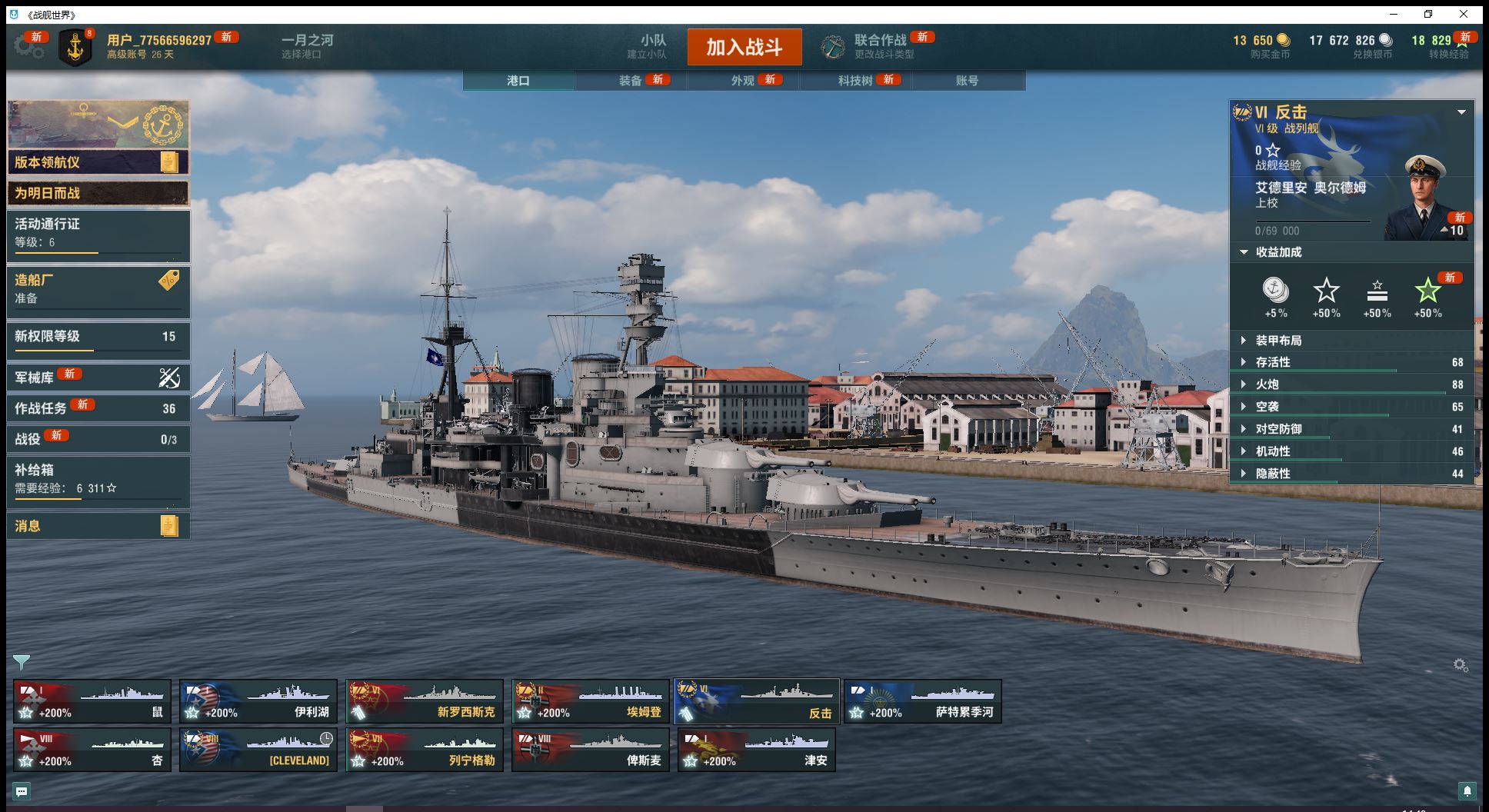Switch to the 装备 tab
Viewport: 1489px width, 812px height.
click(631, 81)
